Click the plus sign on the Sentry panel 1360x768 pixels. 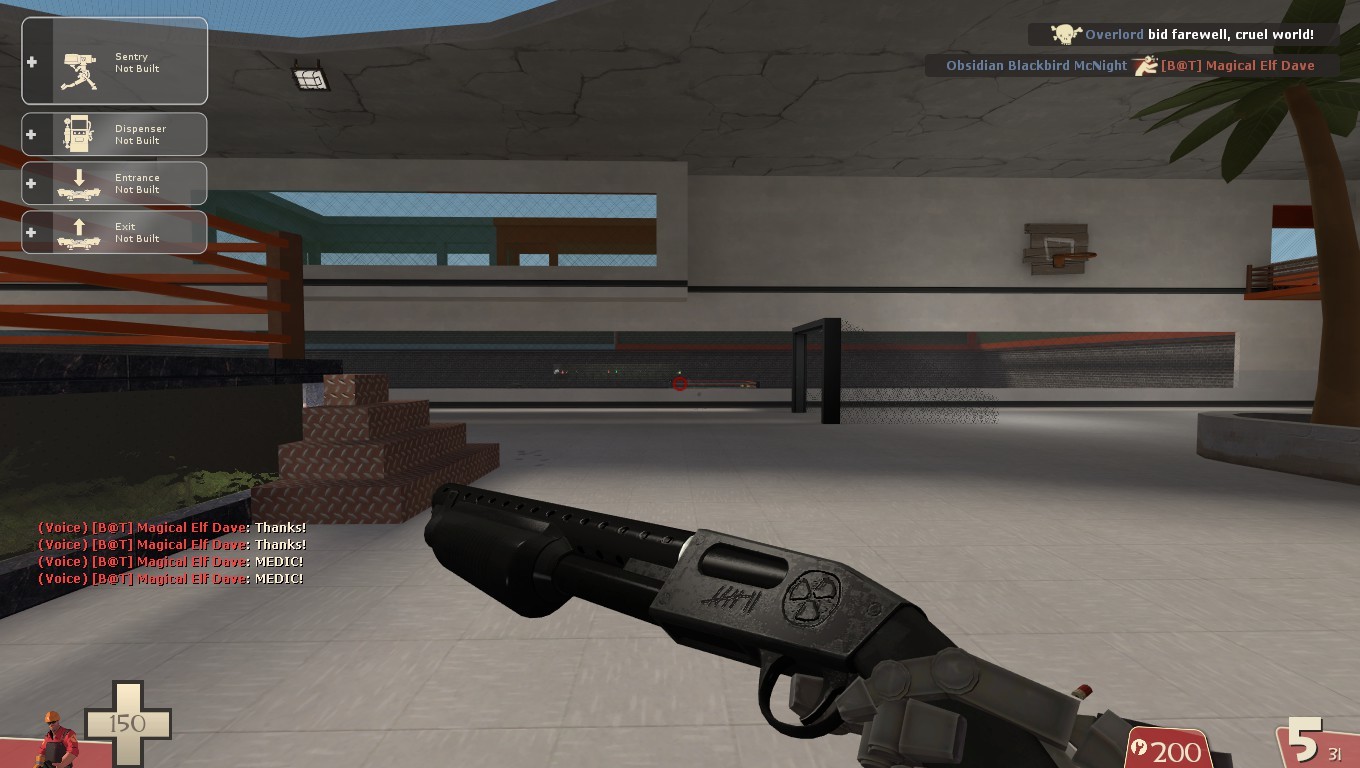click(x=31, y=62)
